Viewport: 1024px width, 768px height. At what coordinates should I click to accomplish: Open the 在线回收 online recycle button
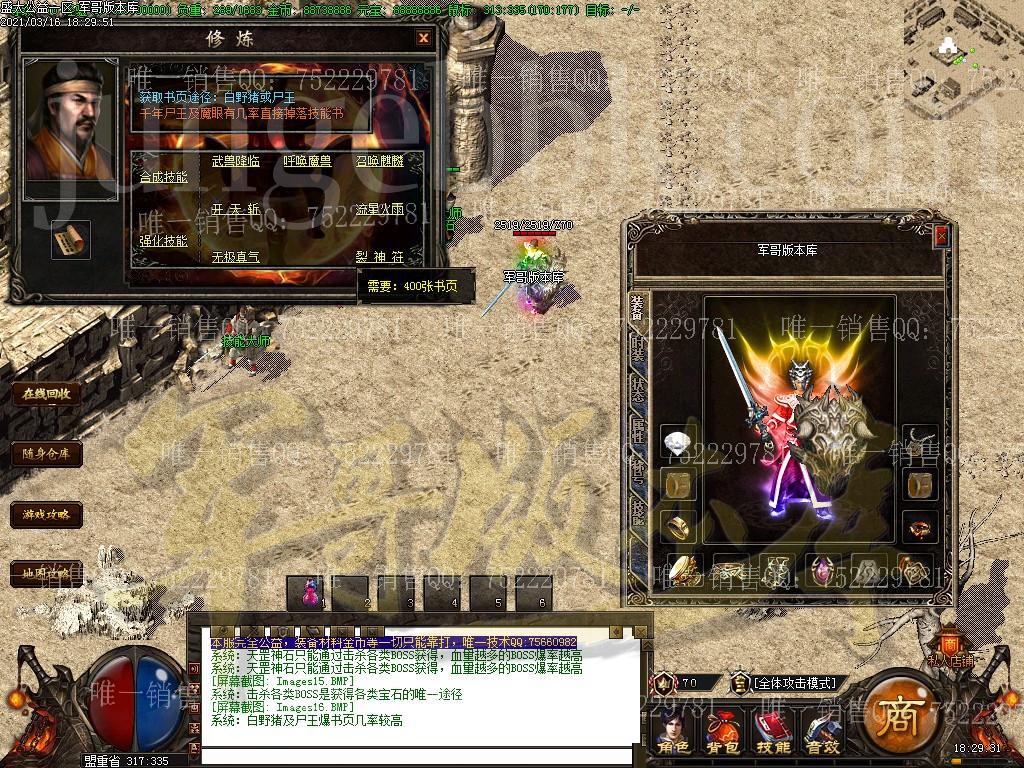point(46,393)
